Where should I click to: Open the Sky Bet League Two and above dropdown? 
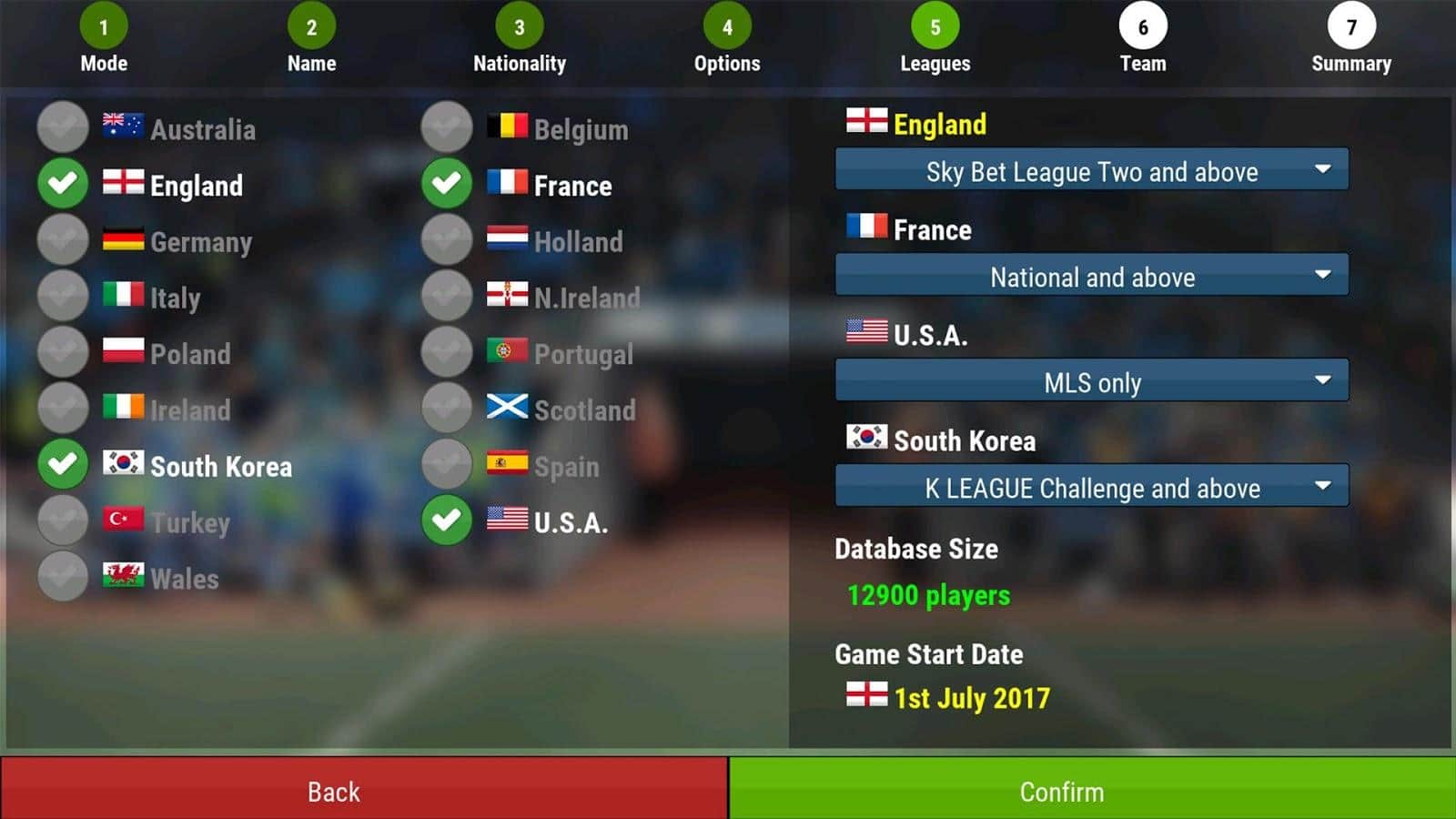tap(1090, 171)
